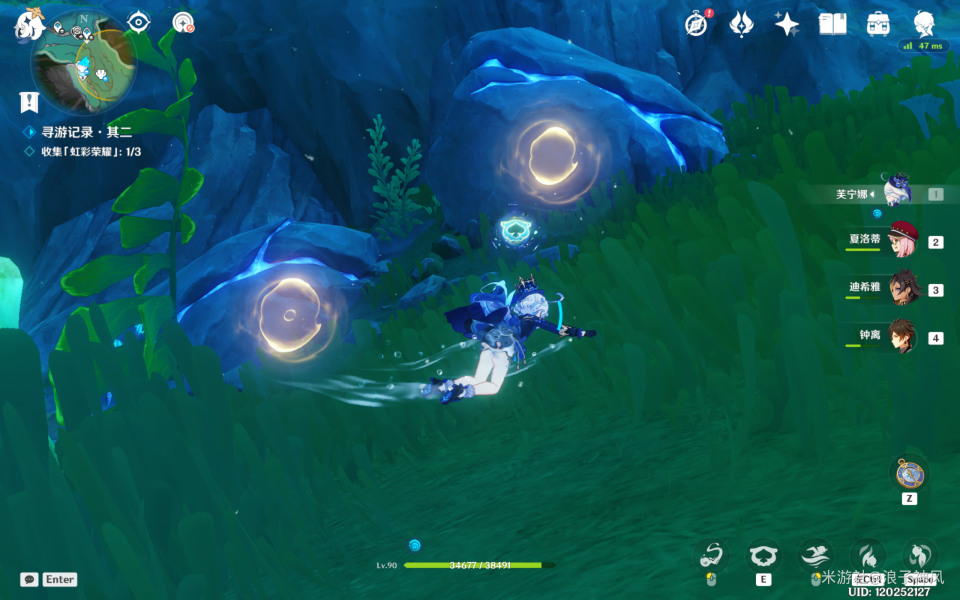The width and height of the screenshot is (960, 600).
Task: Open the winged battle pass icon
Action: point(741,24)
